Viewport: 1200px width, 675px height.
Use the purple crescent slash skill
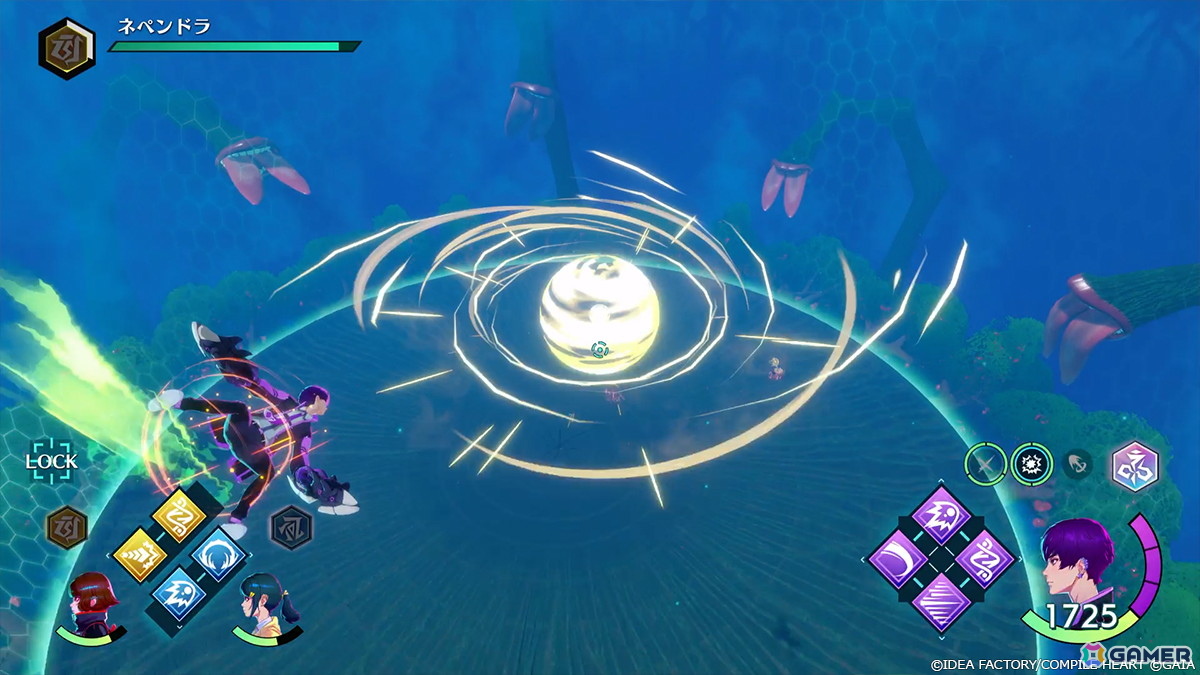897,558
